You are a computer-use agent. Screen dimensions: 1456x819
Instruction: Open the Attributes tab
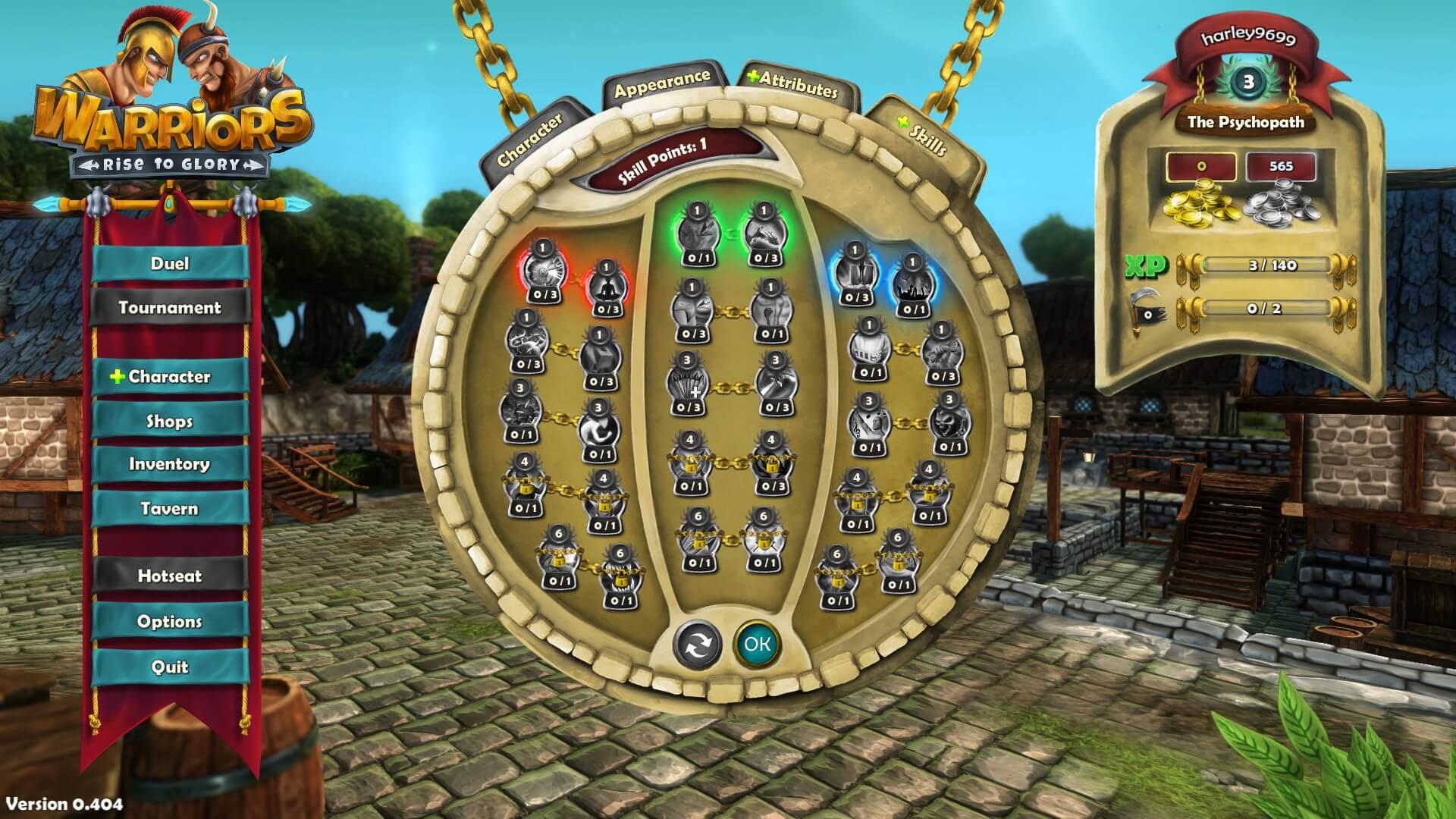pyautogui.click(x=795, y=83)
